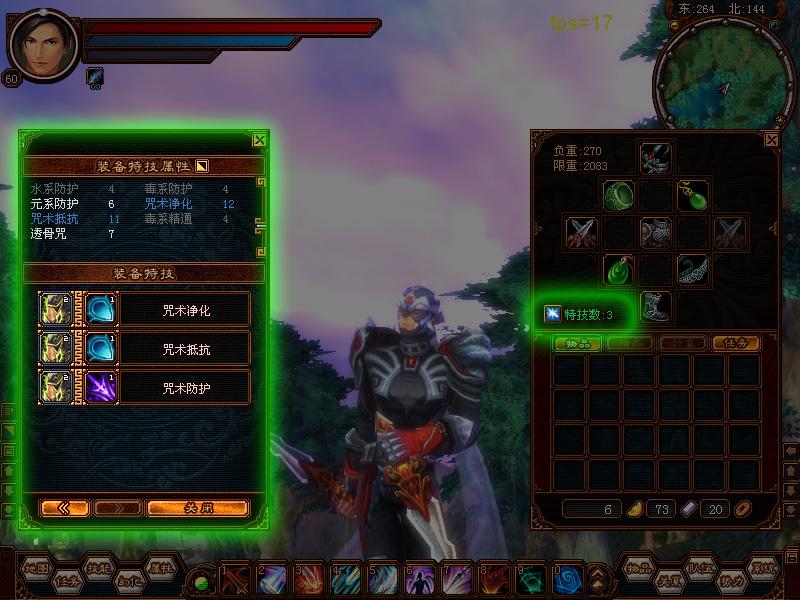This screenshot has width=800, height=600.
Task: Select the equipped chest armor slot
Action: (x=655, y=232)
